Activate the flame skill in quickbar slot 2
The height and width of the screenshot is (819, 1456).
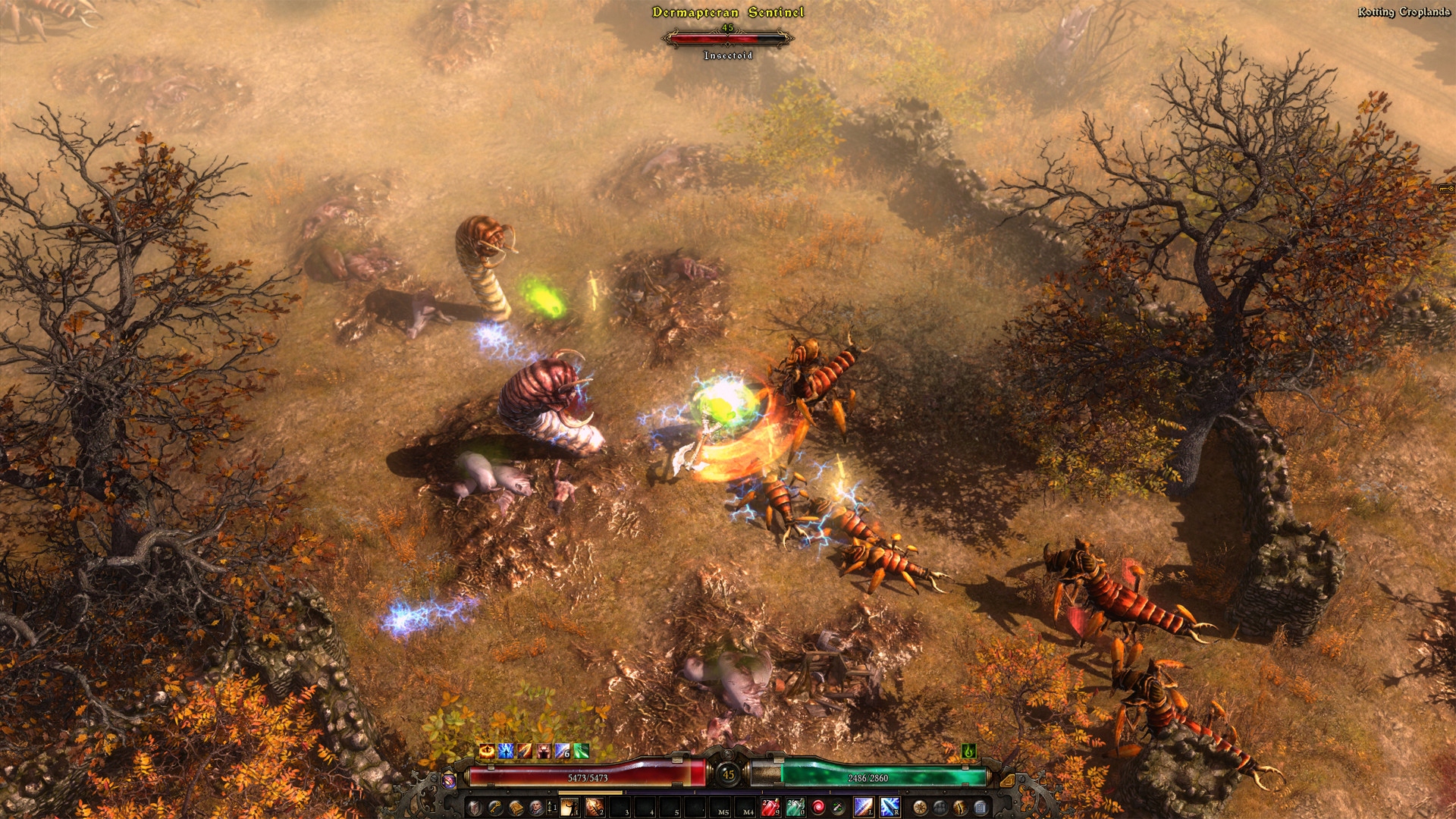click(x=593, y=806)
